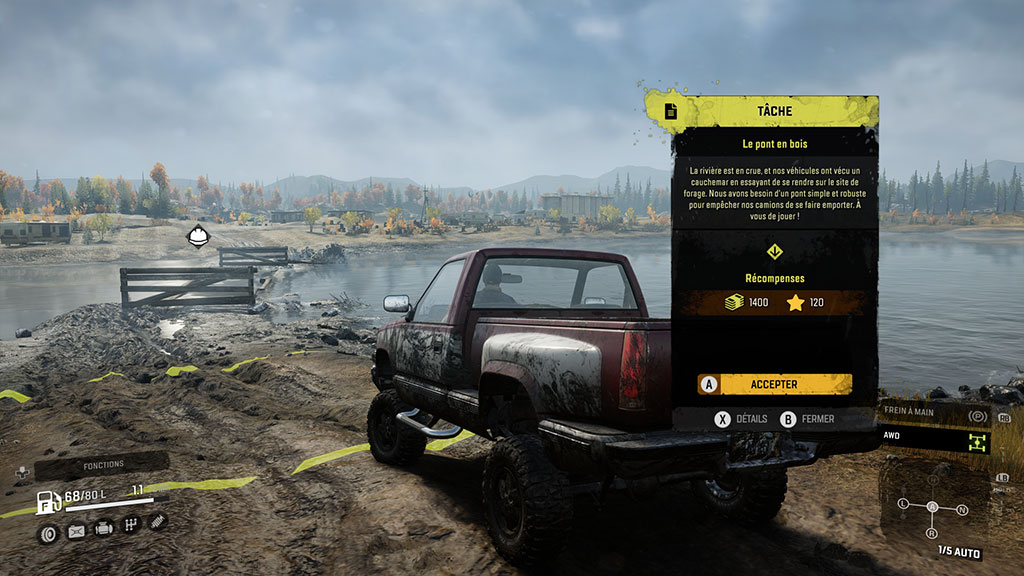This screenshot has width=1024, height=576.
Task: Select the task marker over the bridge
Action: 198,237
